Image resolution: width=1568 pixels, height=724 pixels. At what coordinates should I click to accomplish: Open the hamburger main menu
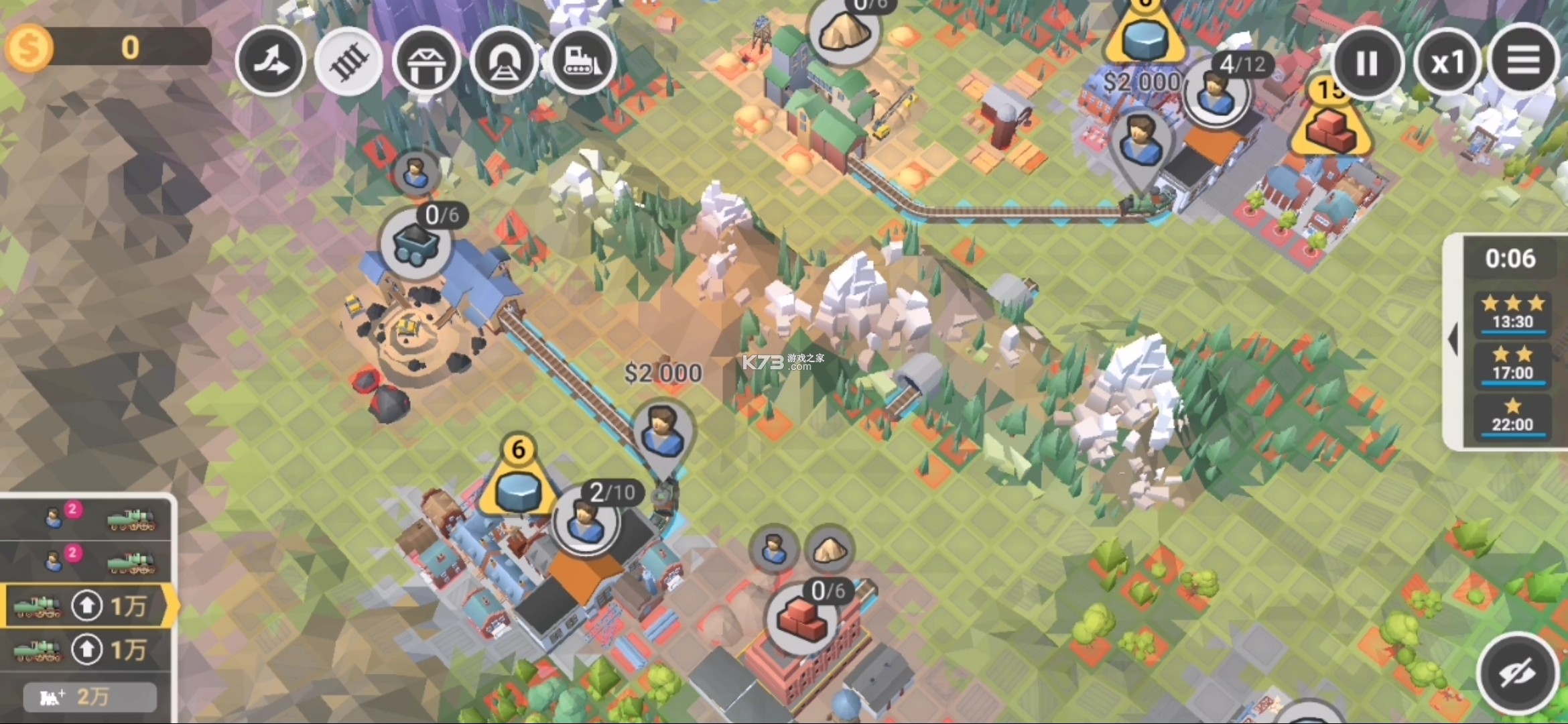click(1523, 62)
